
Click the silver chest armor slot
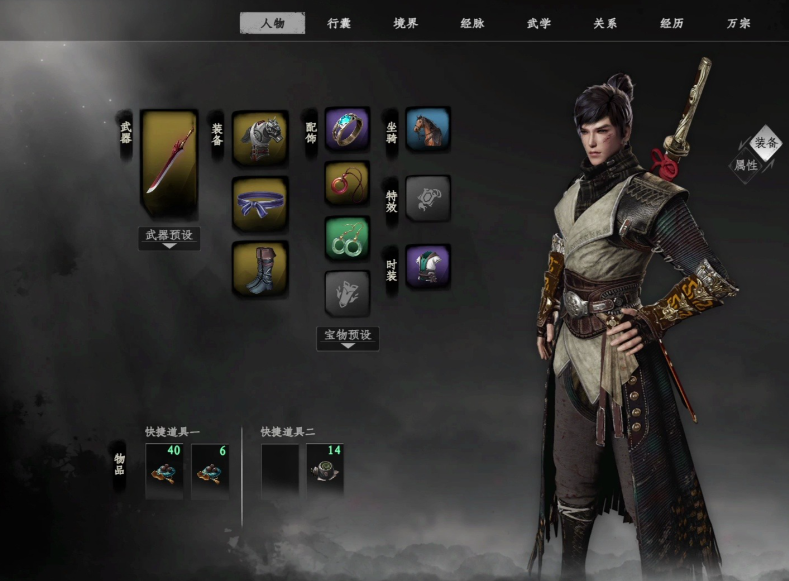[260, 137]
